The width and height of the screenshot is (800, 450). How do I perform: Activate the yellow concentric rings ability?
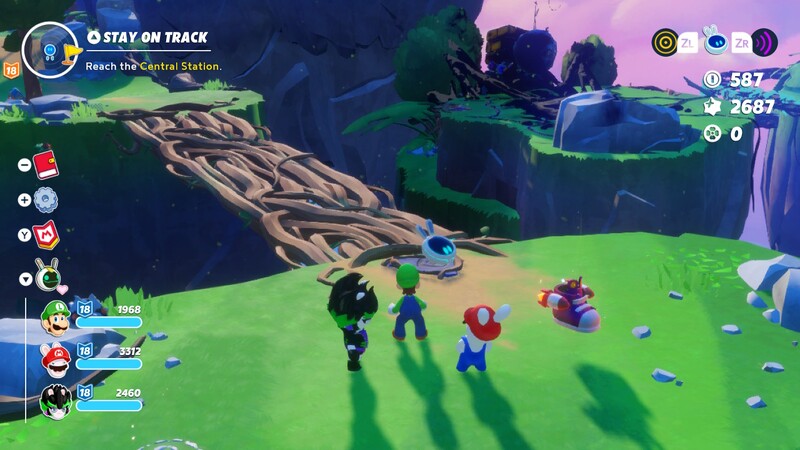pyautogui.click(x=665, y=42)
